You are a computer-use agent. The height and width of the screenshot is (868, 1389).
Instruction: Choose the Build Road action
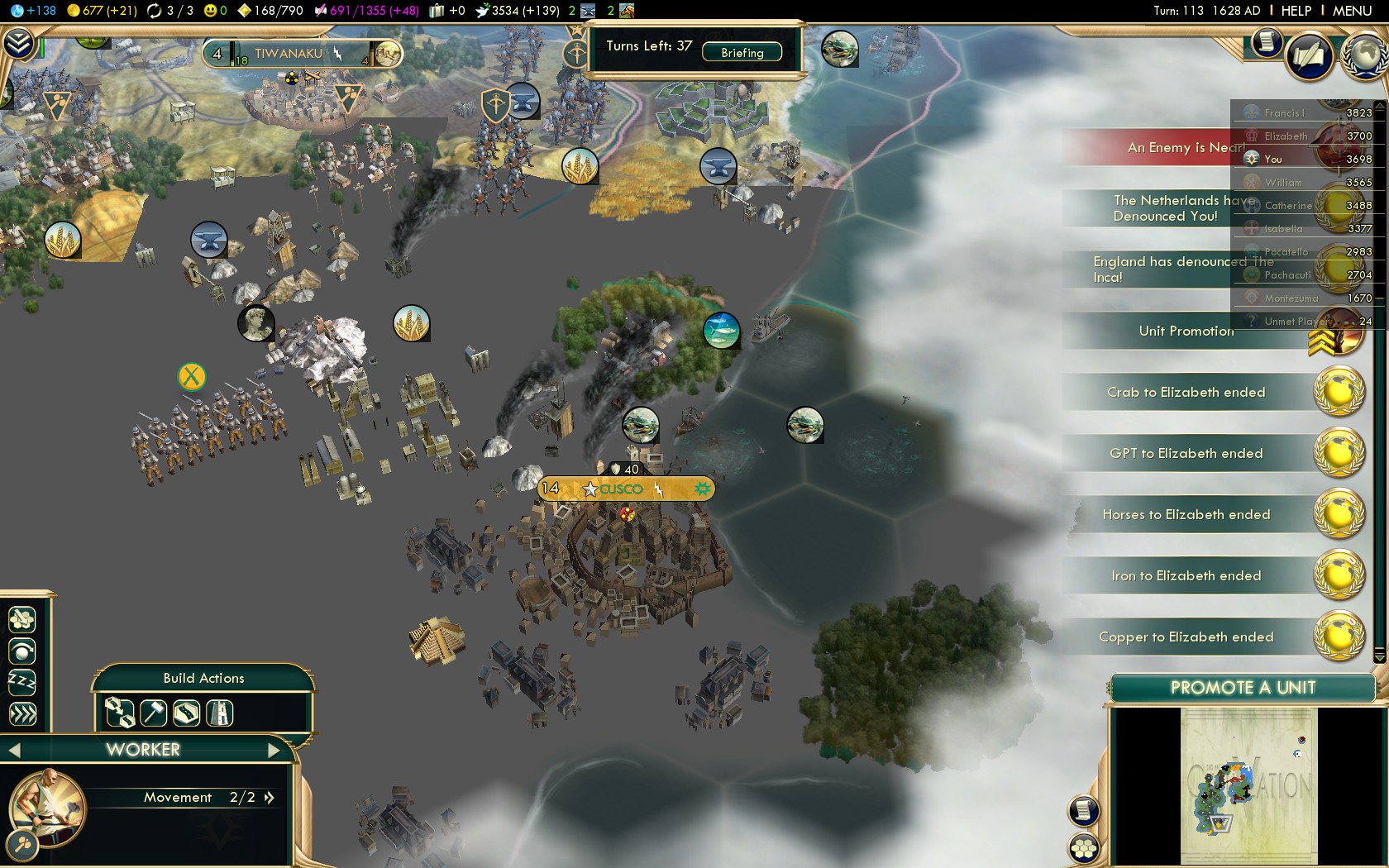point(186,713)
